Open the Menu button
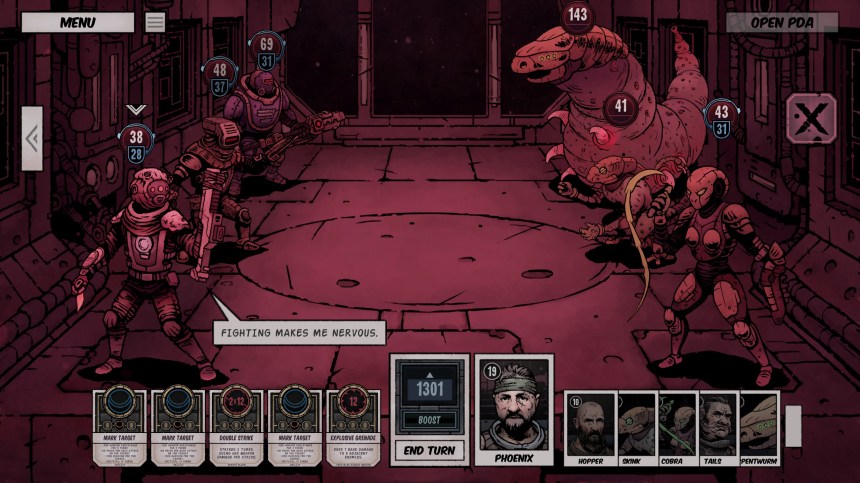This screenshot has height=483, width=860. (x=77, y=22)
